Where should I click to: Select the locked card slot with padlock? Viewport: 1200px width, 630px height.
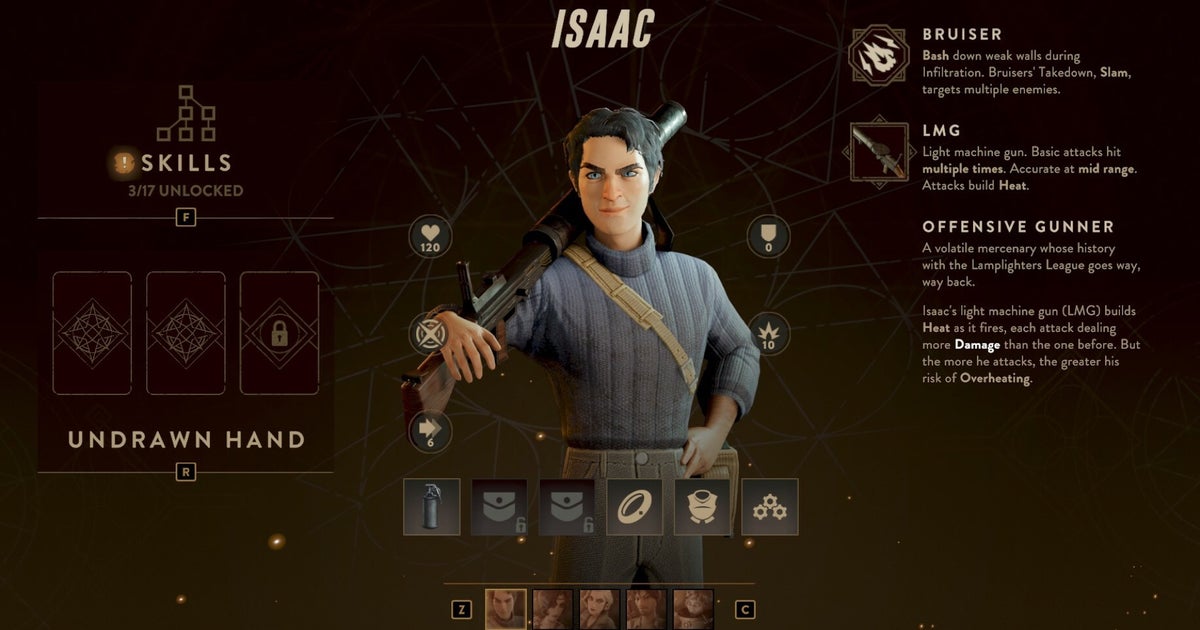click(279, 332)
